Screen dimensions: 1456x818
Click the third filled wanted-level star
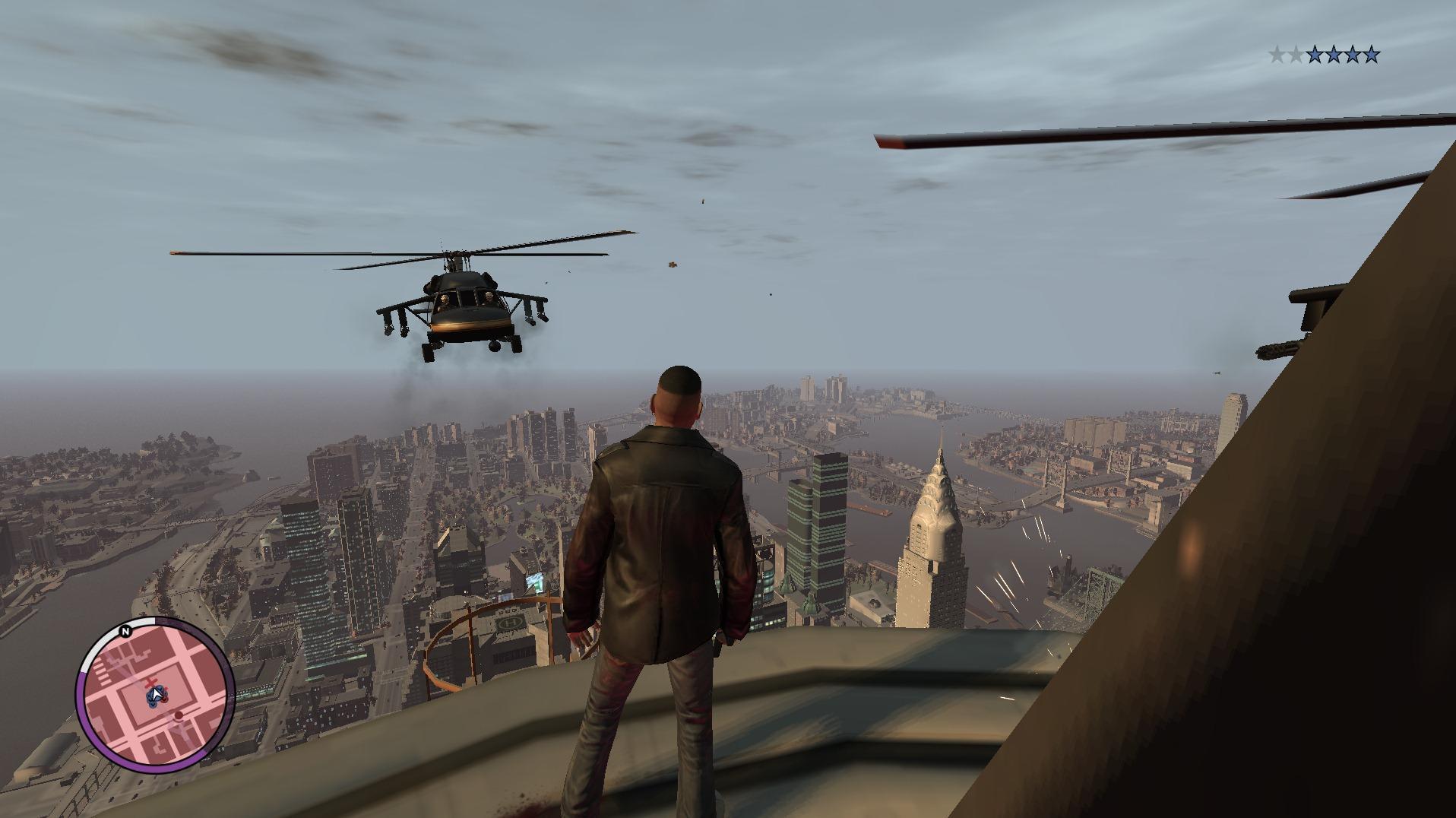pyautogui.click(x=1353, y=53)
